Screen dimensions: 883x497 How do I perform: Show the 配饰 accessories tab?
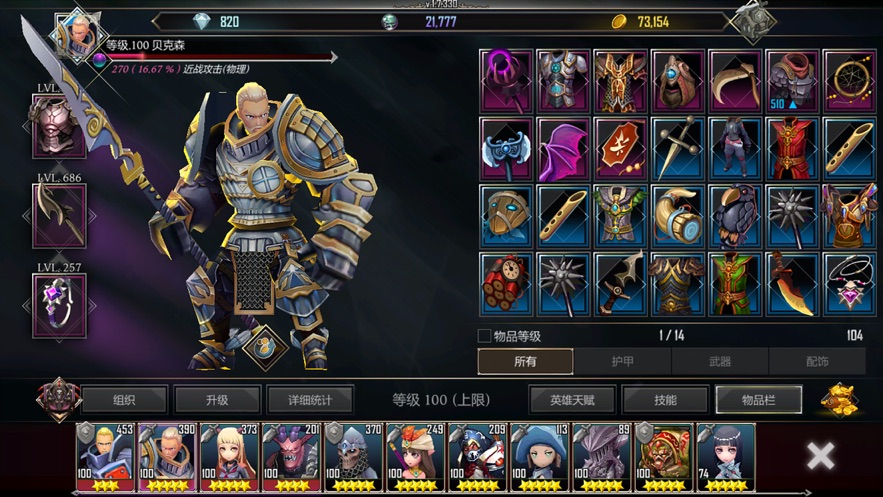[x=816, y=362]
